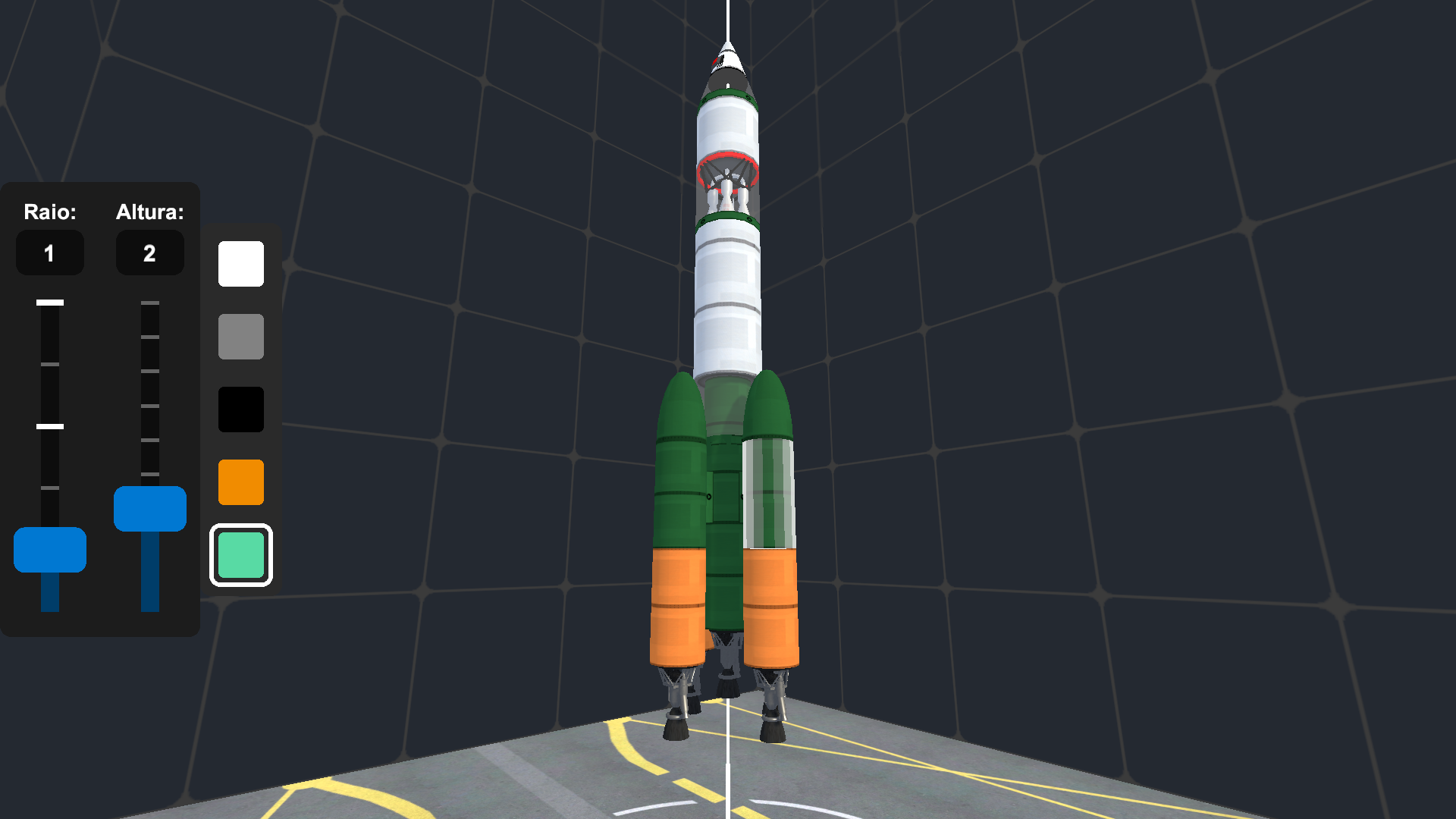
Task: Select the highlighted teal color swatch
Action: pos(240,555)
